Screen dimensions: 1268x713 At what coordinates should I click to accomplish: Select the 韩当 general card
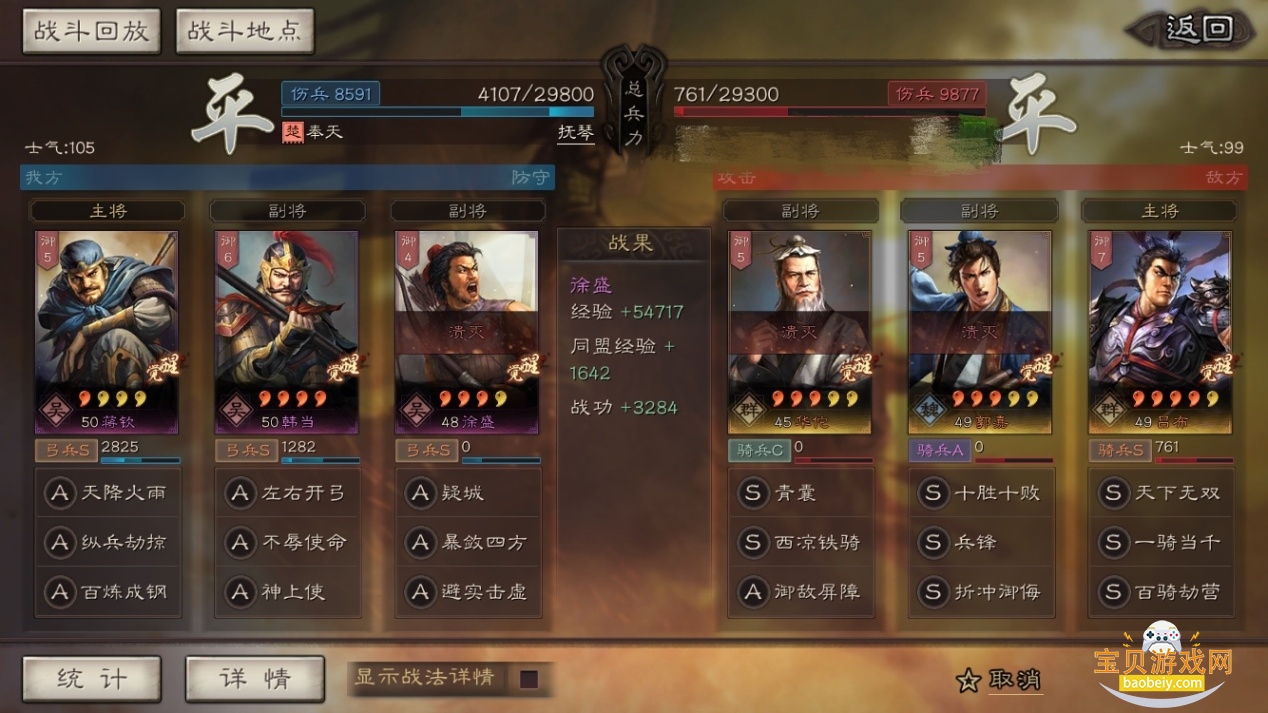(286, 332)
